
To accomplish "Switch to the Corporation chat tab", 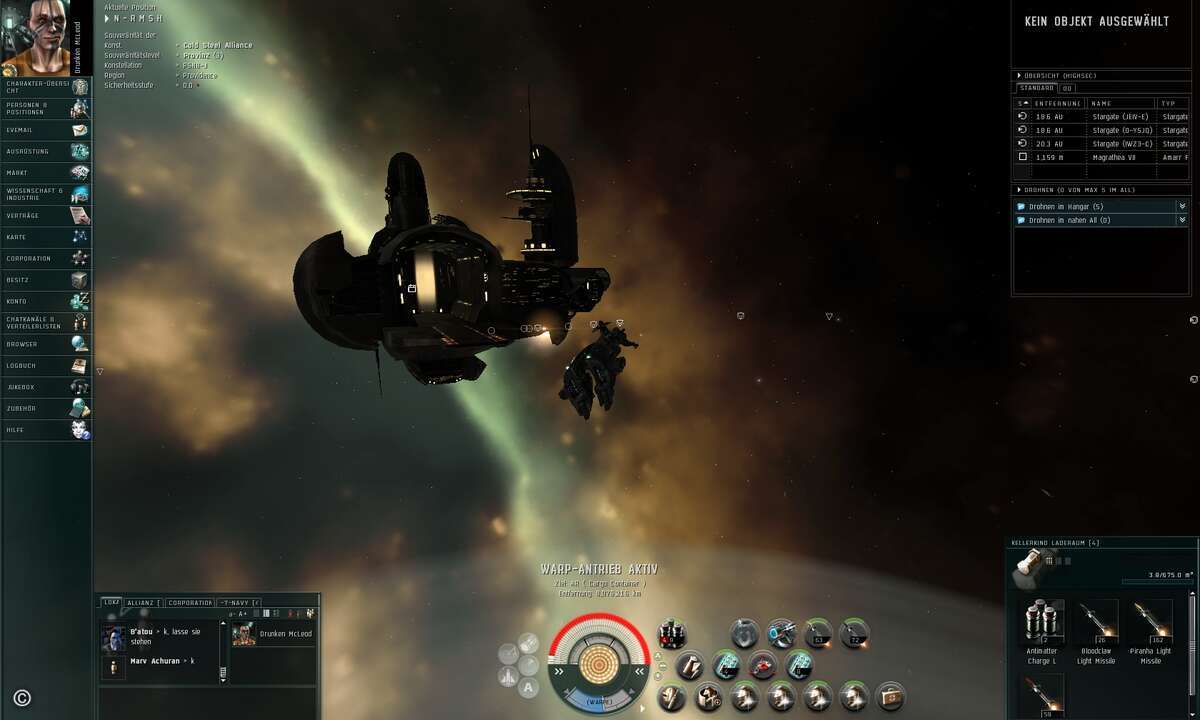I will pos(190,603).
